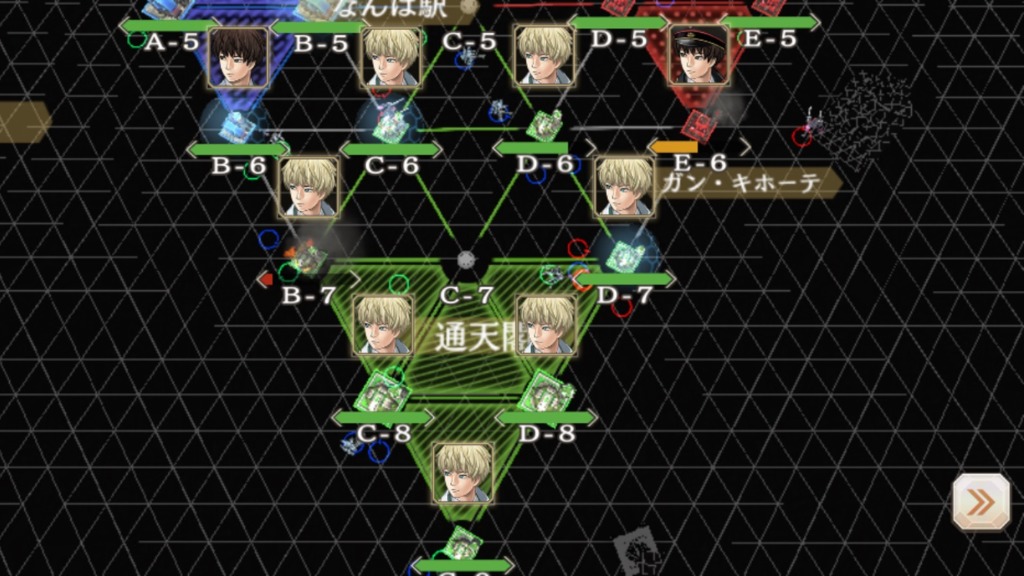Select the D-7 node label
The height and width of the screenshot is (576, 1024).
tap(624, 295)
